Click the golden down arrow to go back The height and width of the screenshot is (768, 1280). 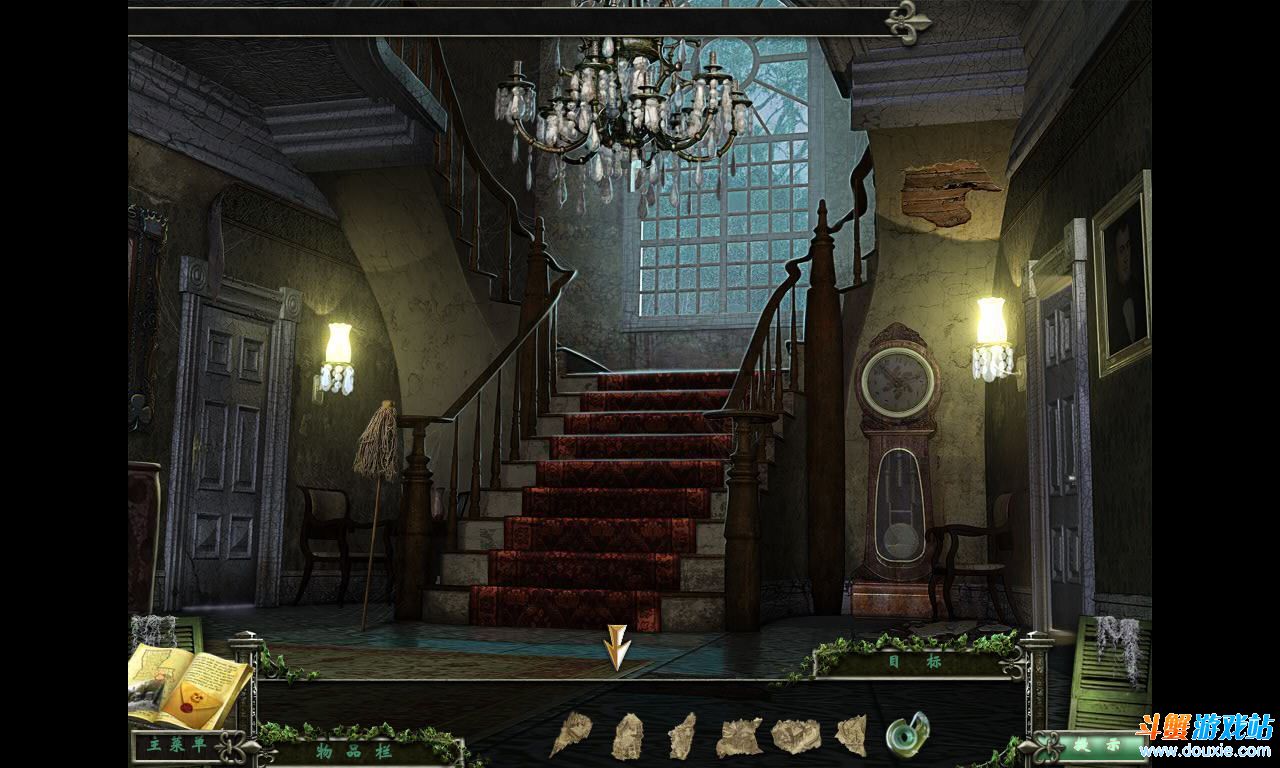[x=617, y=647]
